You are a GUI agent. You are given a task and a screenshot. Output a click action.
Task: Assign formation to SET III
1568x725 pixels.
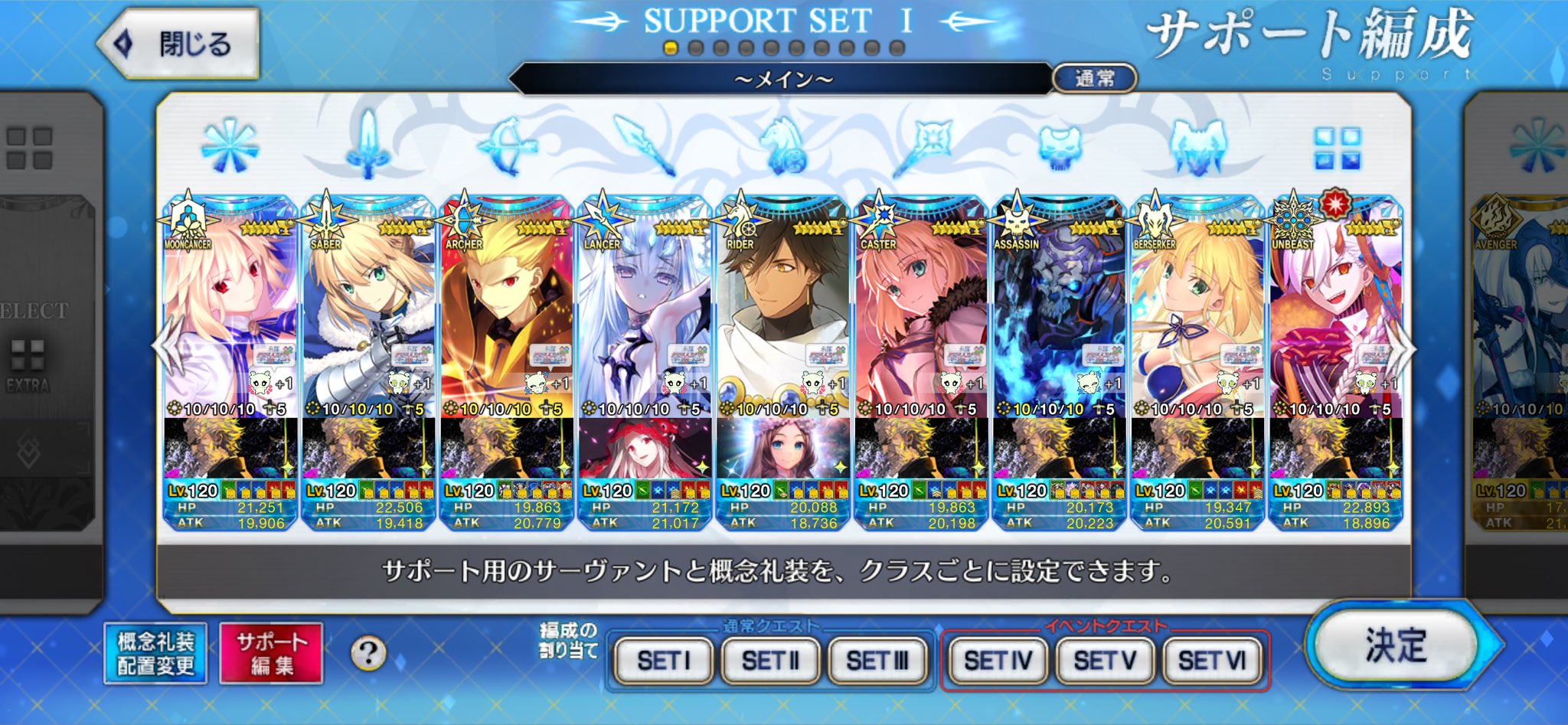tap(877, 660)
